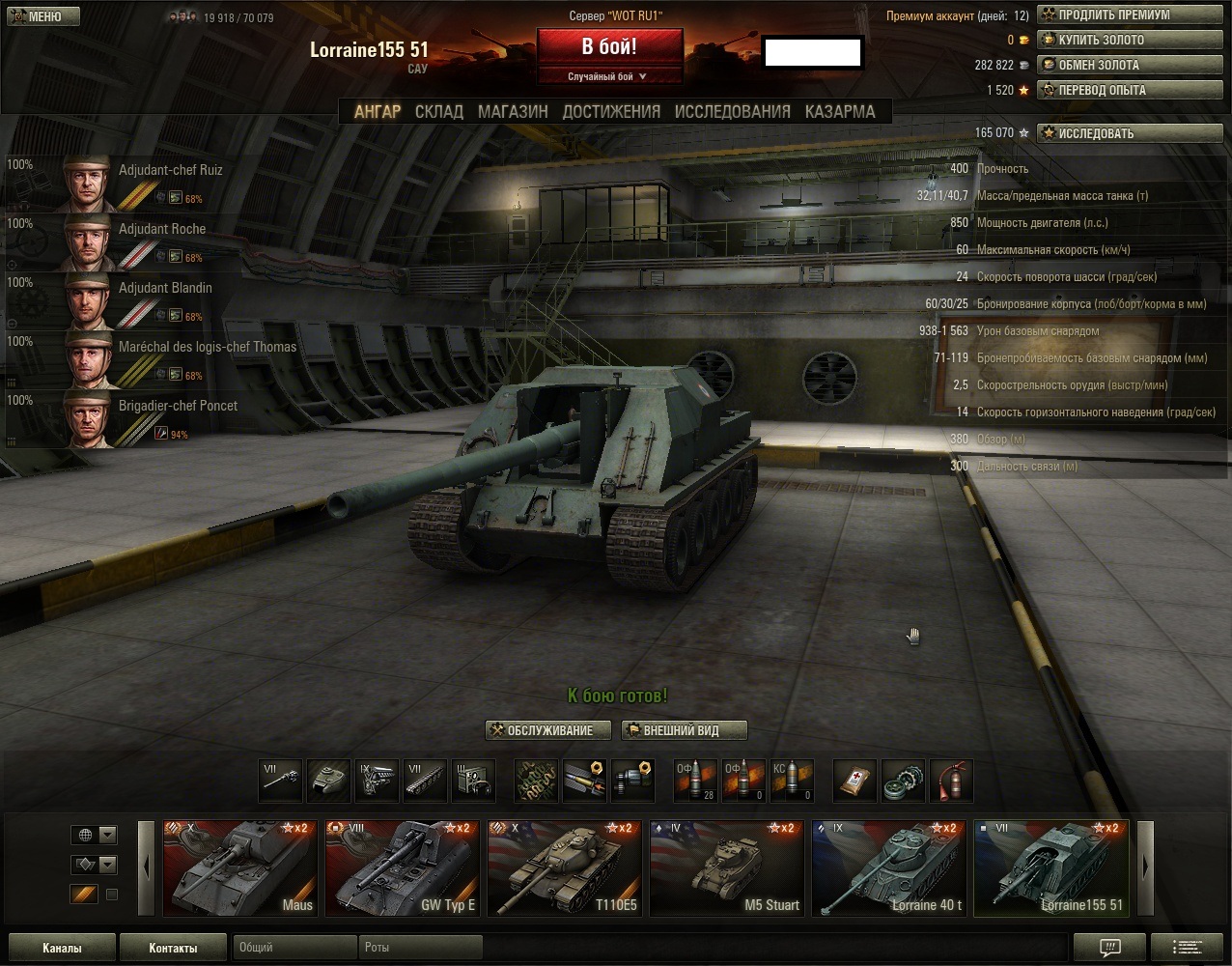Open the МЕНЮ button

click(x=41, y=16)
